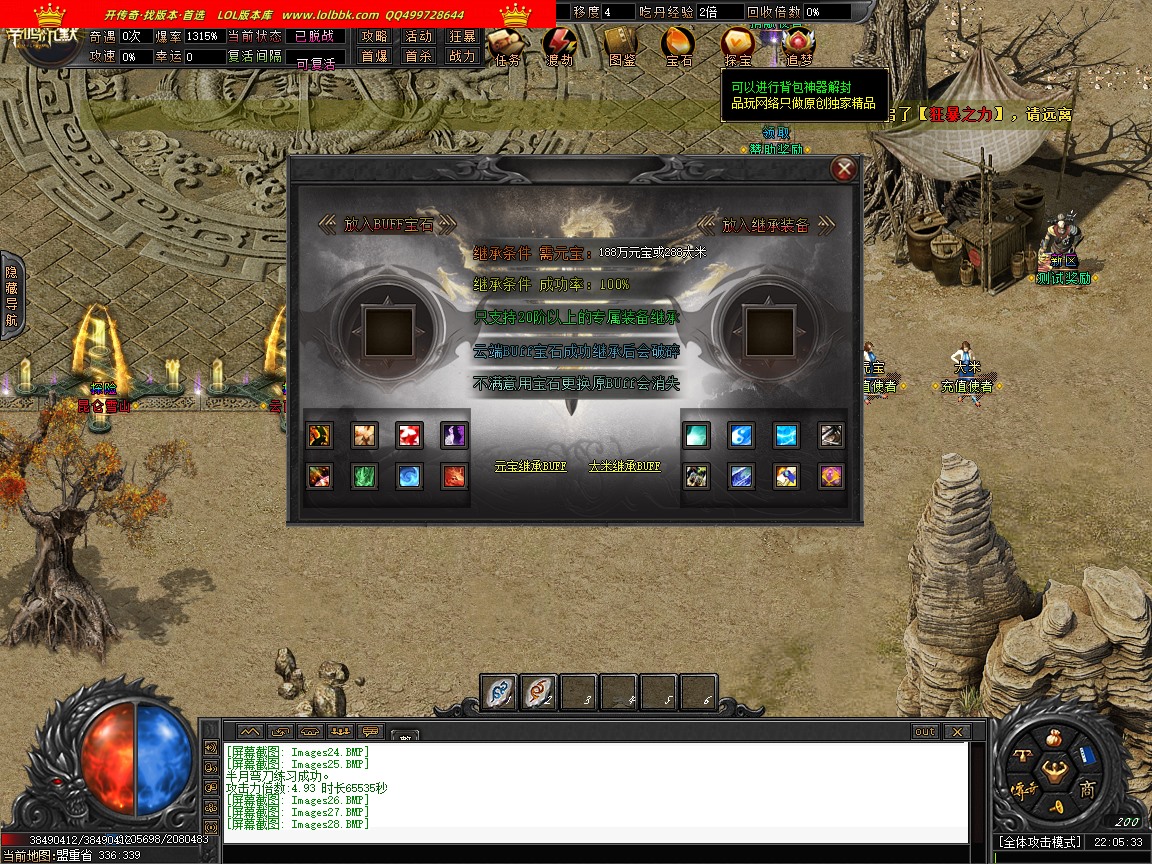Close the BUFF inheritance window
The image size is (1152, 864).
point(844,169)
